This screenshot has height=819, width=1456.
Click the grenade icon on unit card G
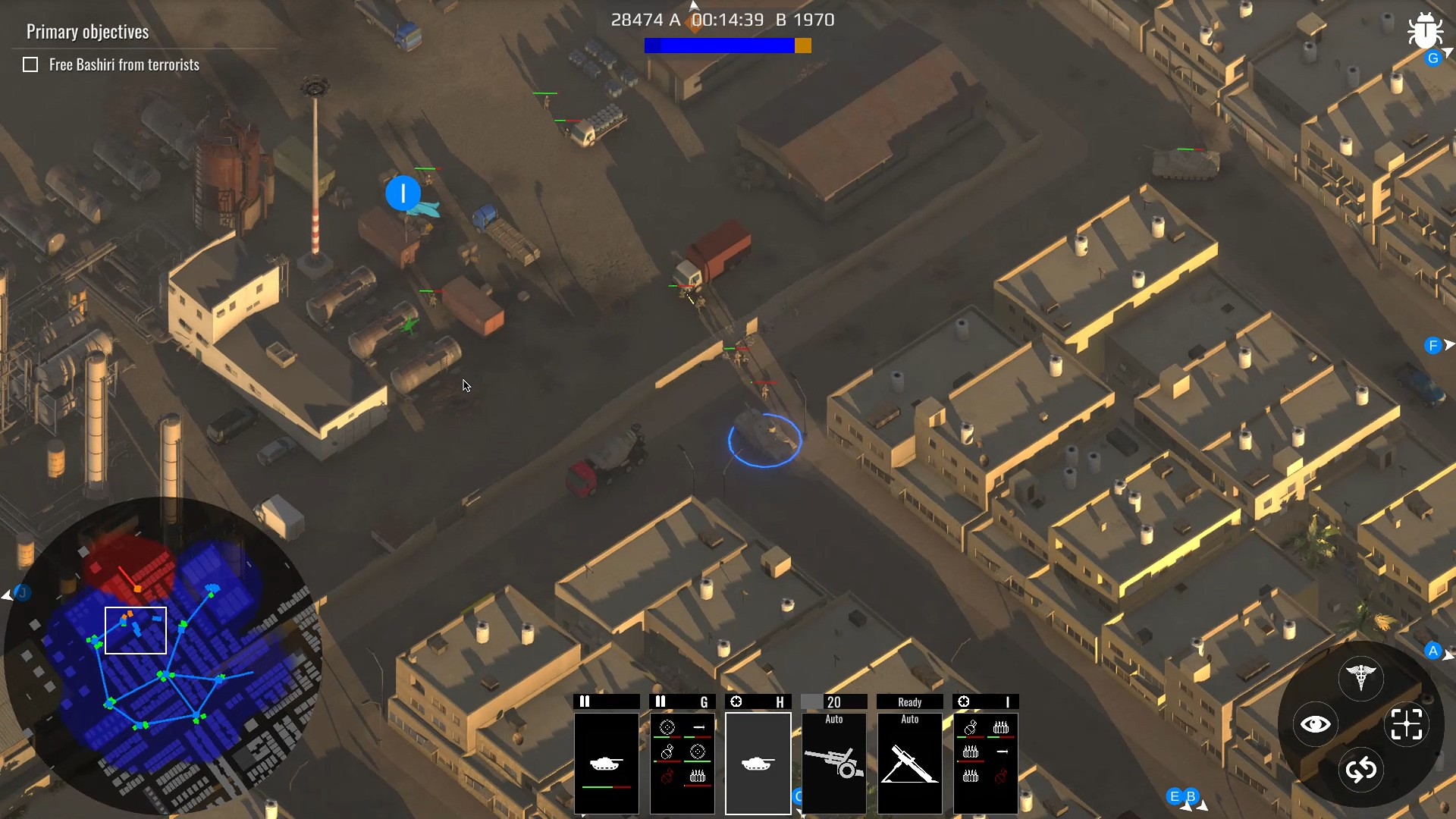click(667, 752)
